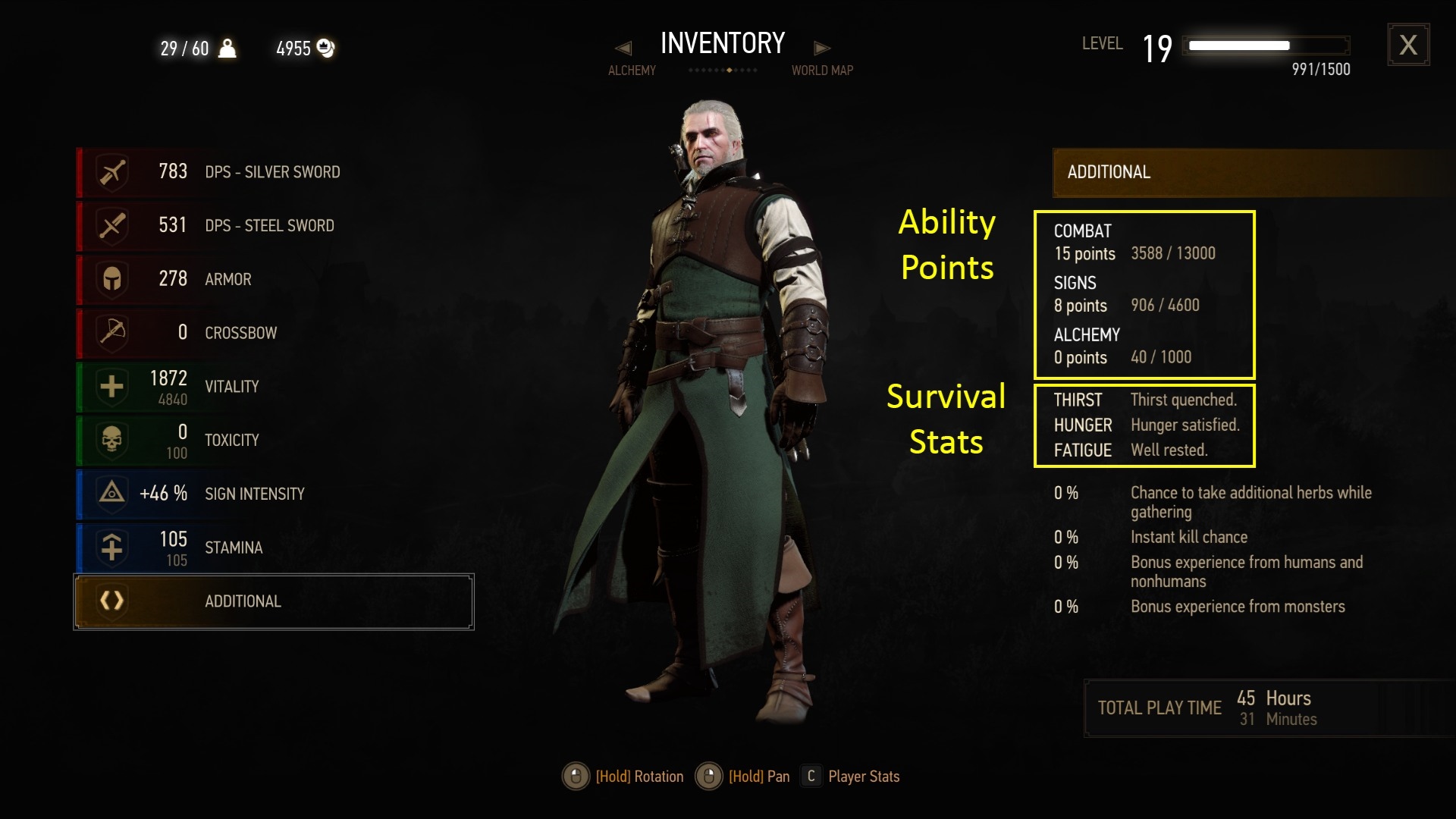Choose the Armor stat row
The width and height of the screenshot is (1456, 819).
(x=273, y=279)
